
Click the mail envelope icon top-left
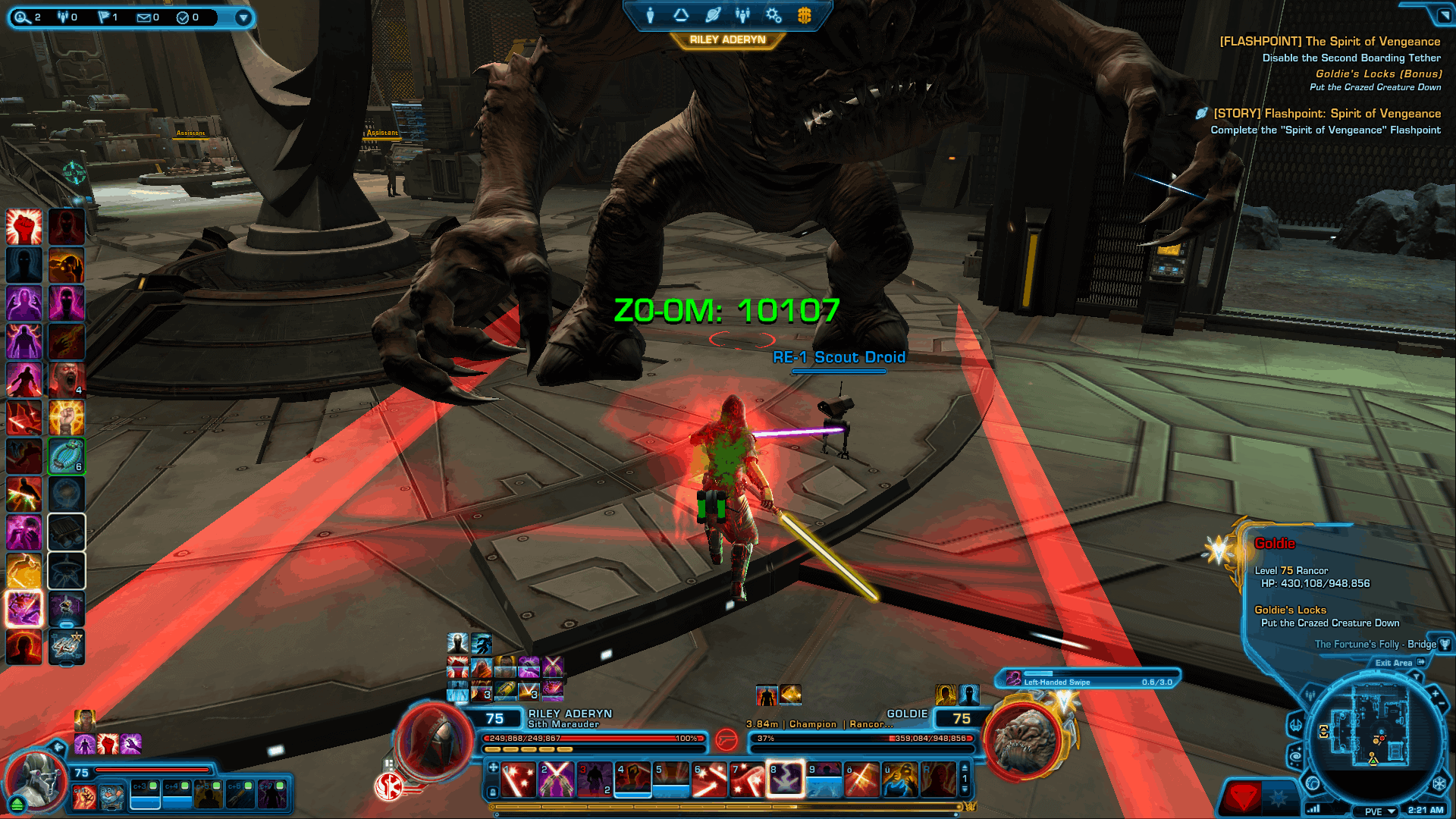pos(144,17)
